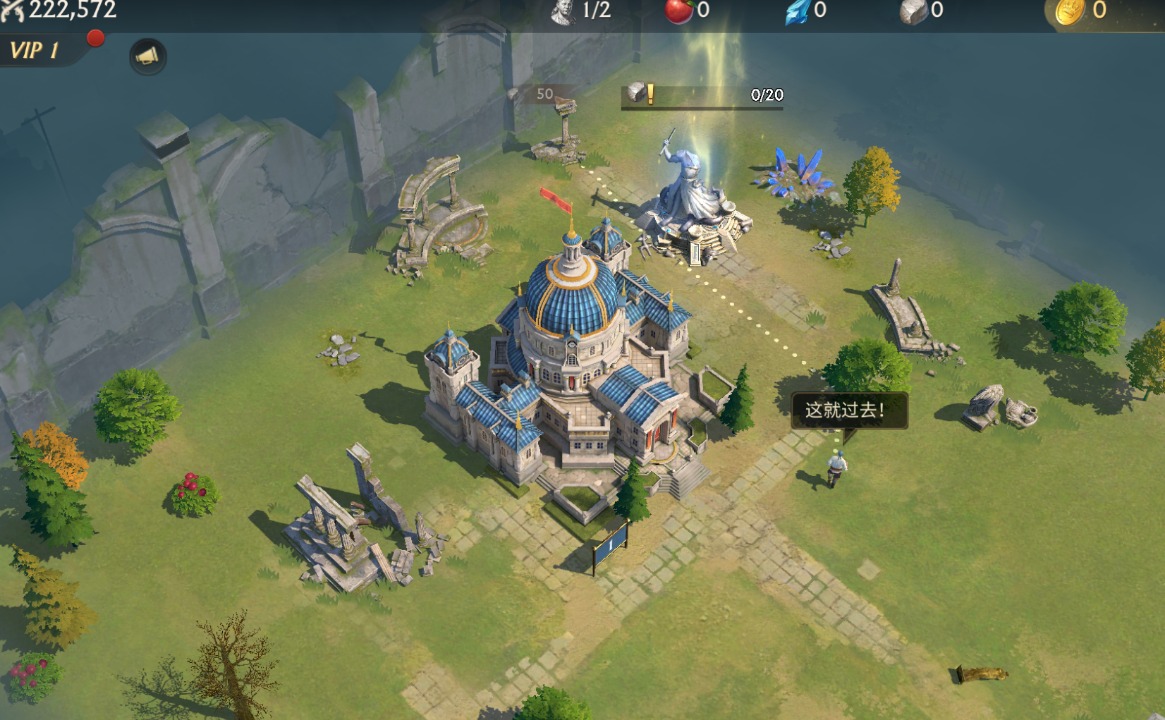This screenshot has height=720, width=1165.
Task: Select the blue crystal resource icon
Action: [796, 11]
